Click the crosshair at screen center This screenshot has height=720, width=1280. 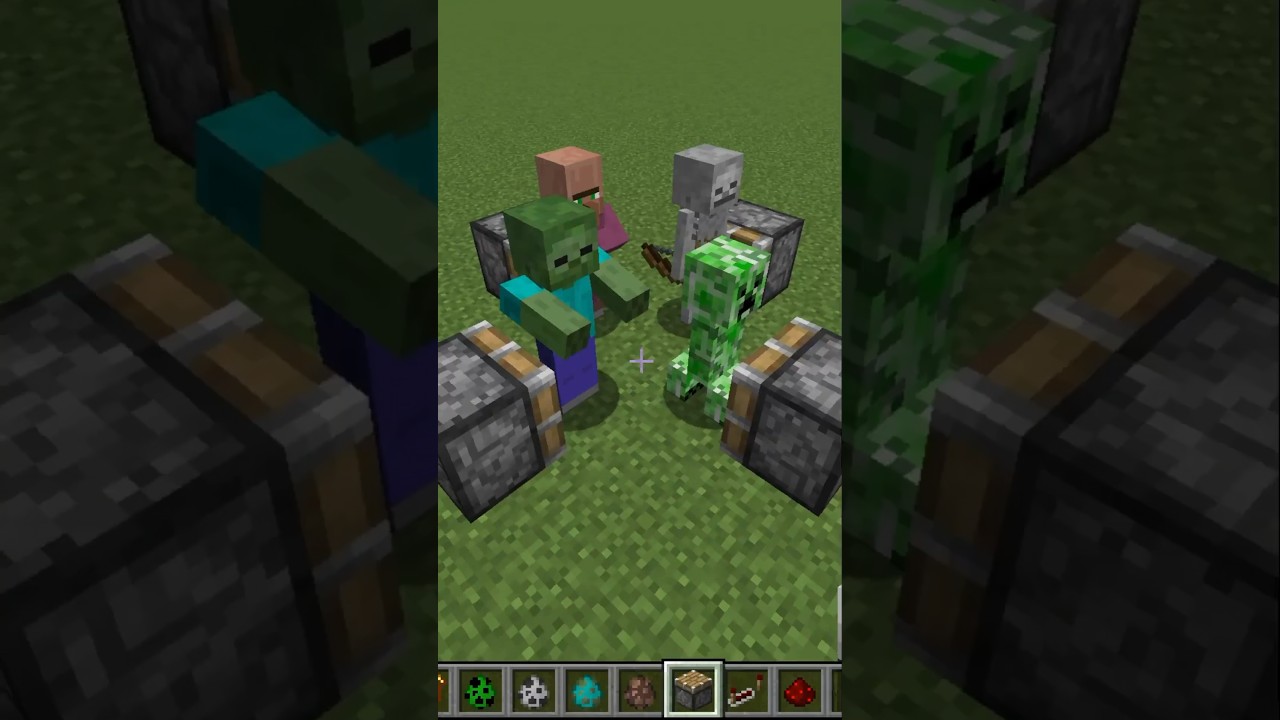pyautogui.click(x=640, y=362)
